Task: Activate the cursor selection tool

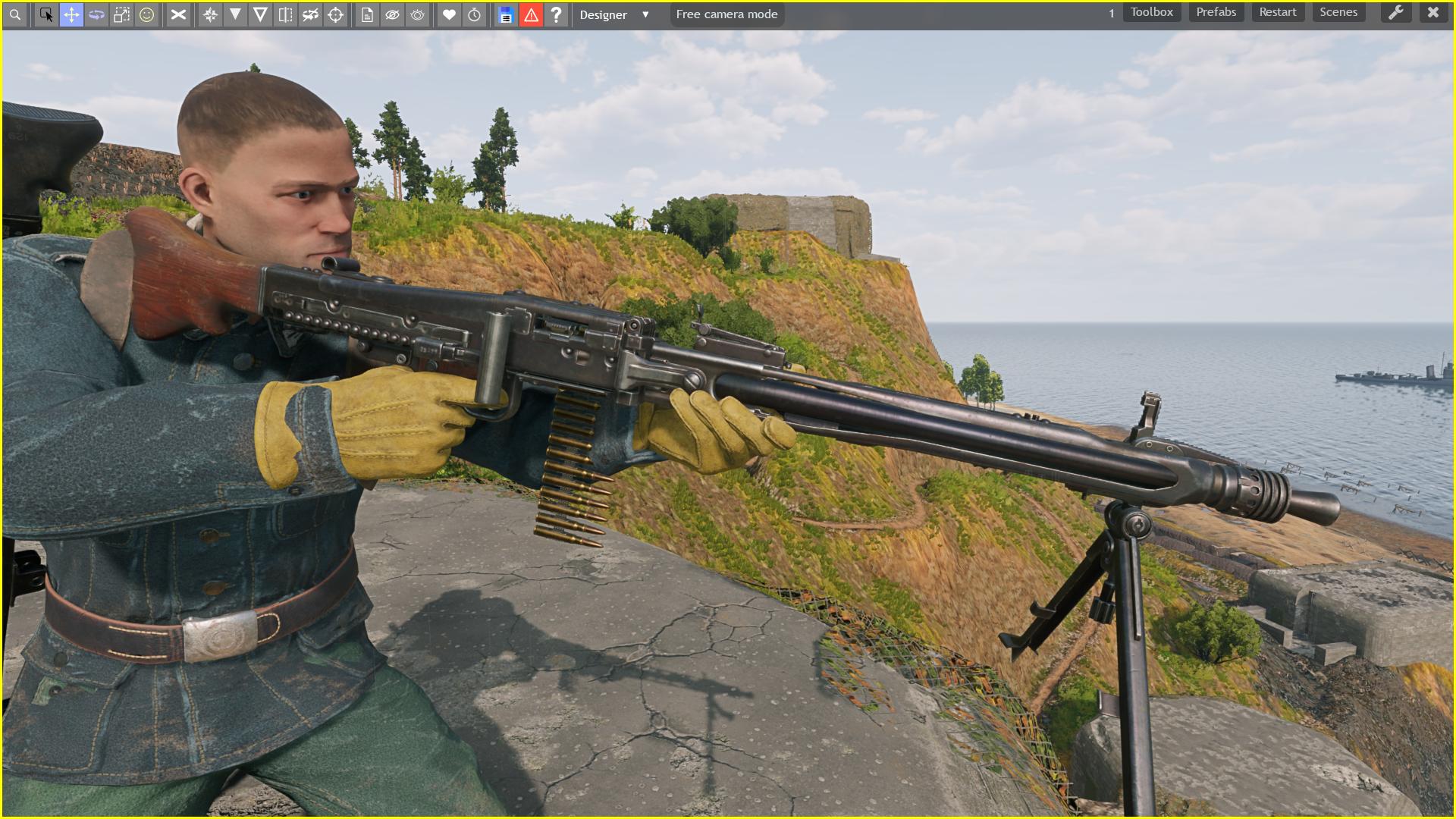Action: click(x=46, y=14)
